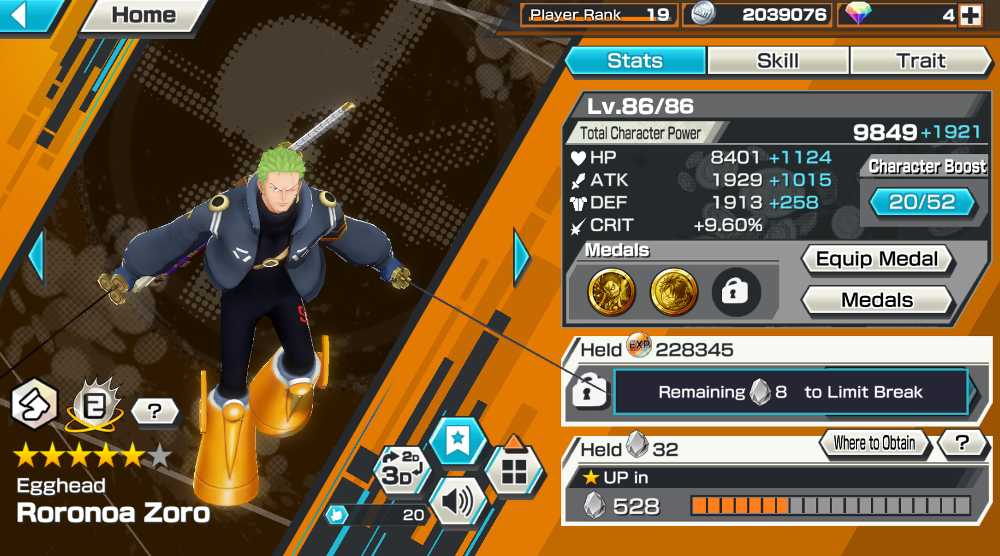Show previous character with left arrow
The height and width of the screenshot is (556, 1000).
click(x=36, y=257)
